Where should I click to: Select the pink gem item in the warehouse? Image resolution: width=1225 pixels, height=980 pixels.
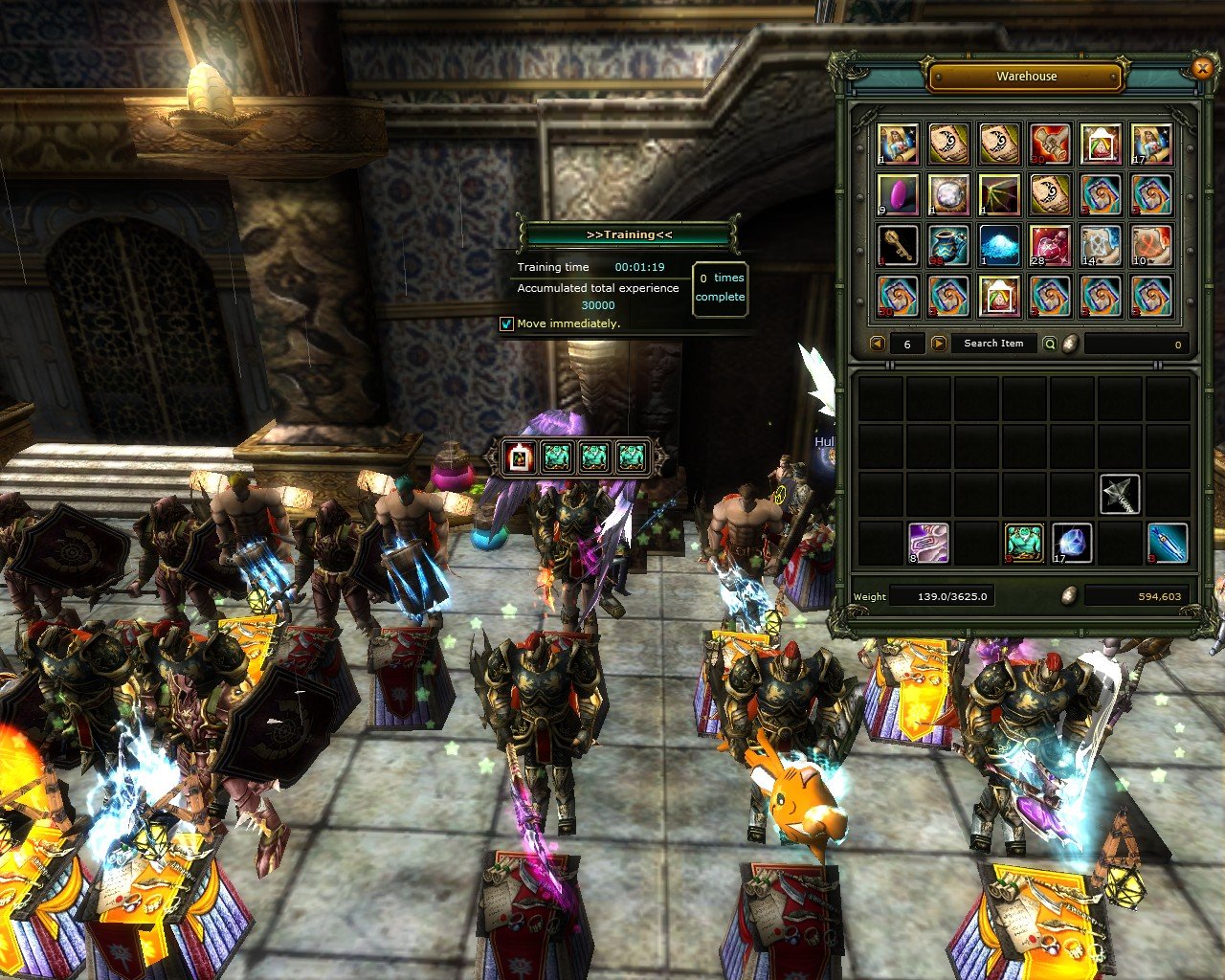pos(898,194)
